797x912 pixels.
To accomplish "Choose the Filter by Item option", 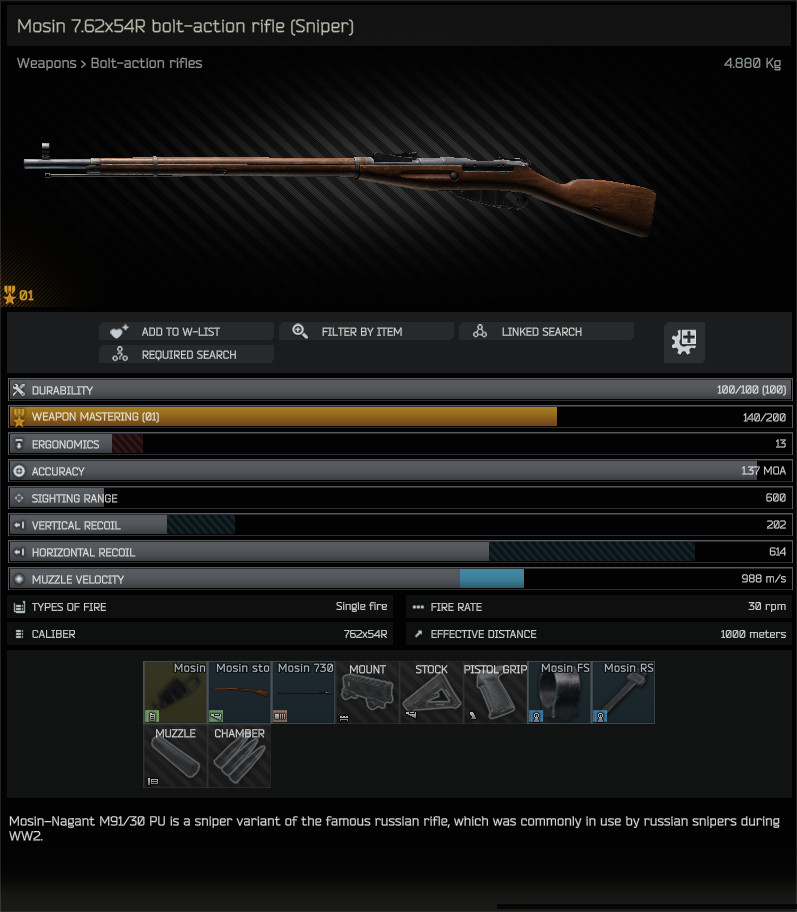I will click(366, 332).
